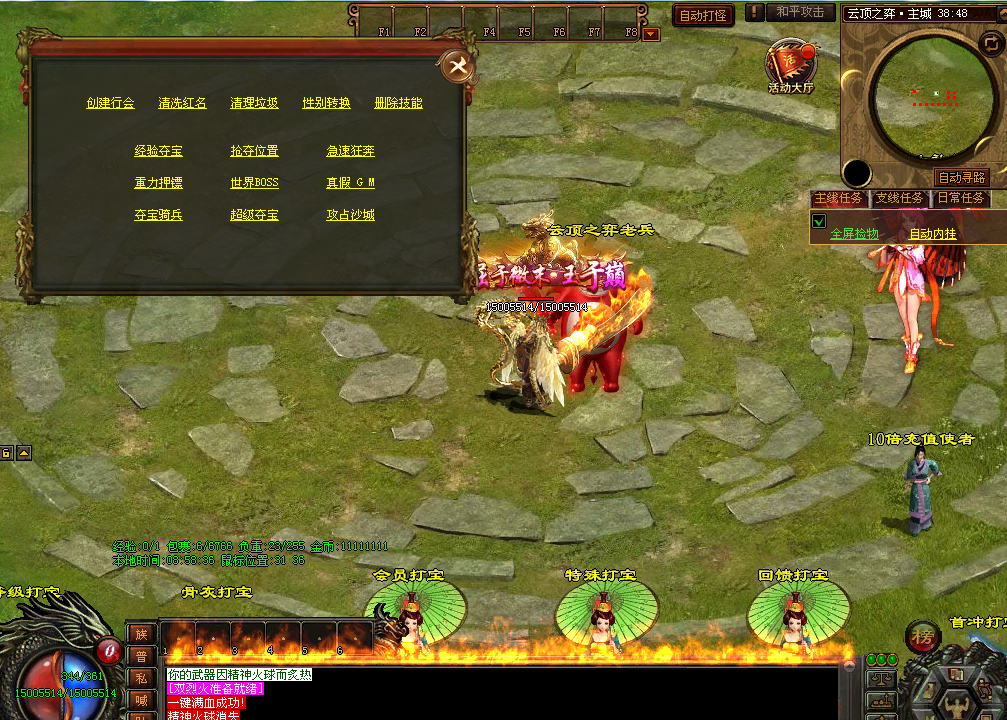The image size is (1007, 720).
Task: Switch attack mode via 和平攻击 button
Action: [x=800, y=13]
